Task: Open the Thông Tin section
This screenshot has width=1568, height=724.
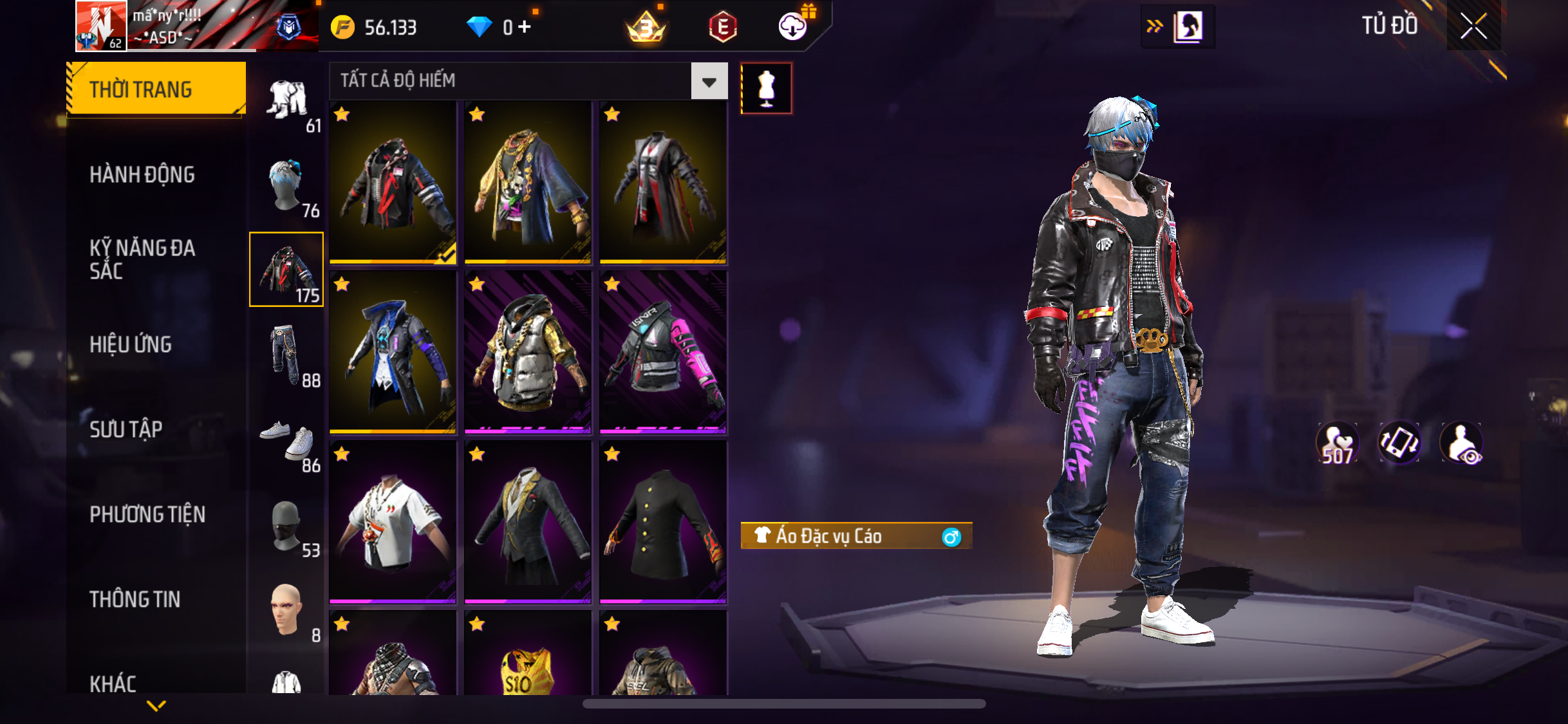Action: (x=135, y=599)
